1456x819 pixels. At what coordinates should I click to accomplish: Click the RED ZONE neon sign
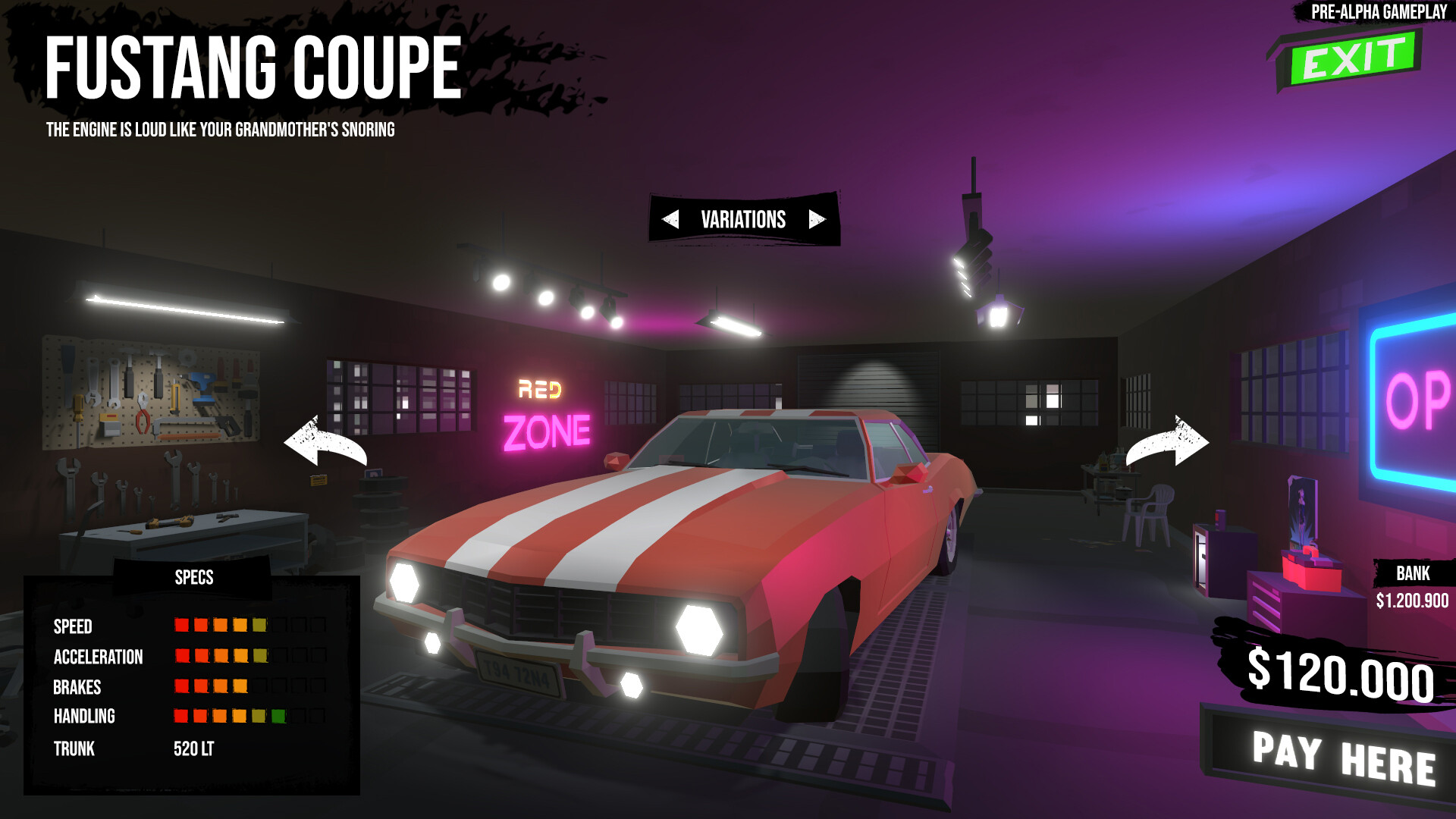click(x=548, y=413)
